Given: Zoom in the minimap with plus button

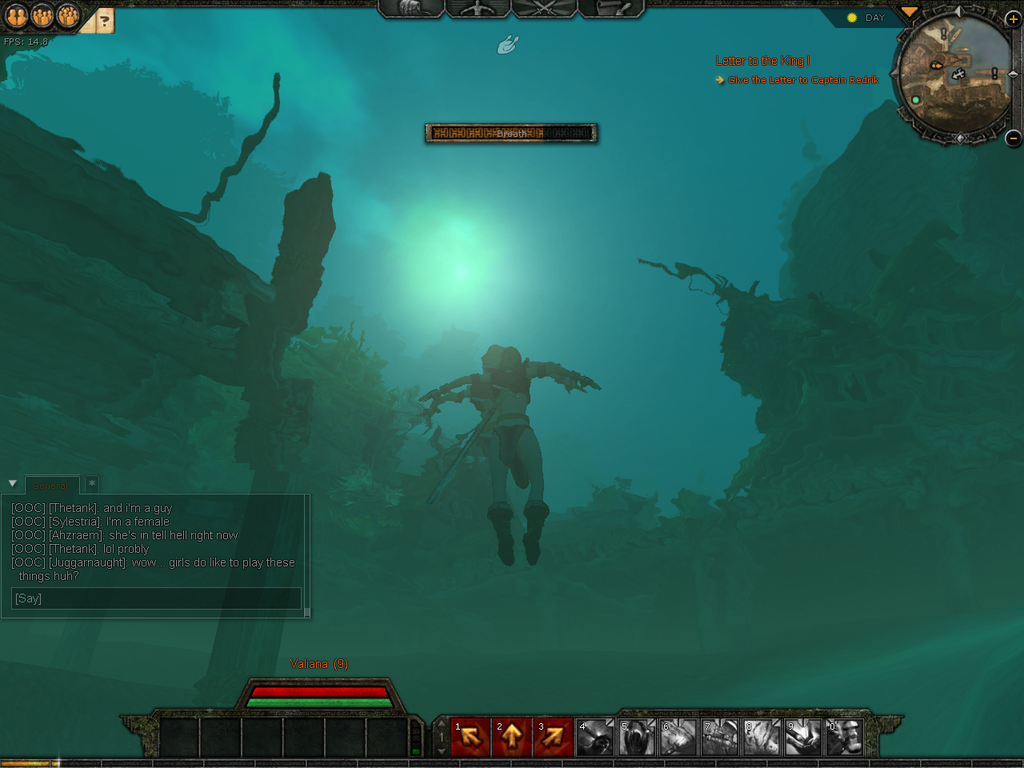Looking at the screenshot, I should pyautogui.click(x=1012, y=19).
